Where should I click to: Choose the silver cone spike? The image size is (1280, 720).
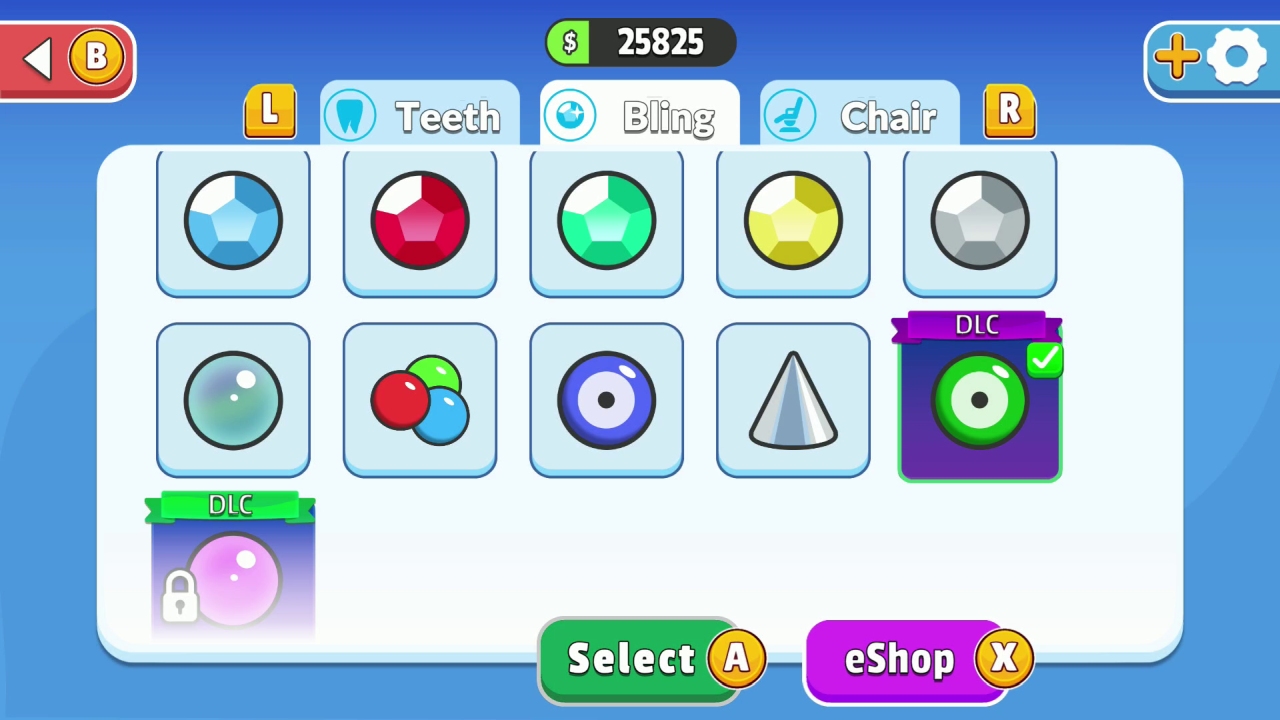[x=793, y=398]
